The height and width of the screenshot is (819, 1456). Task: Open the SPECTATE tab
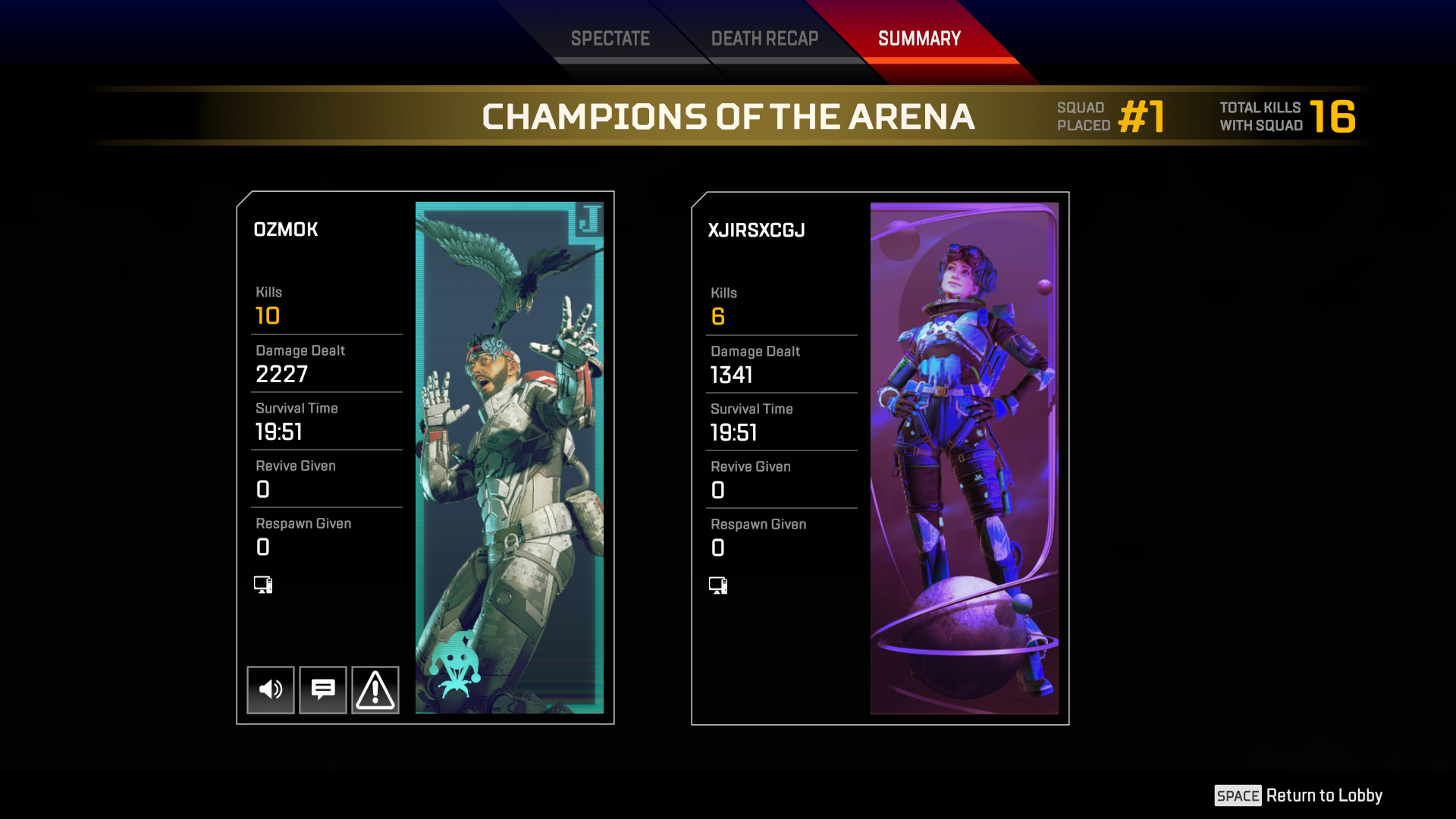[610, 38]
